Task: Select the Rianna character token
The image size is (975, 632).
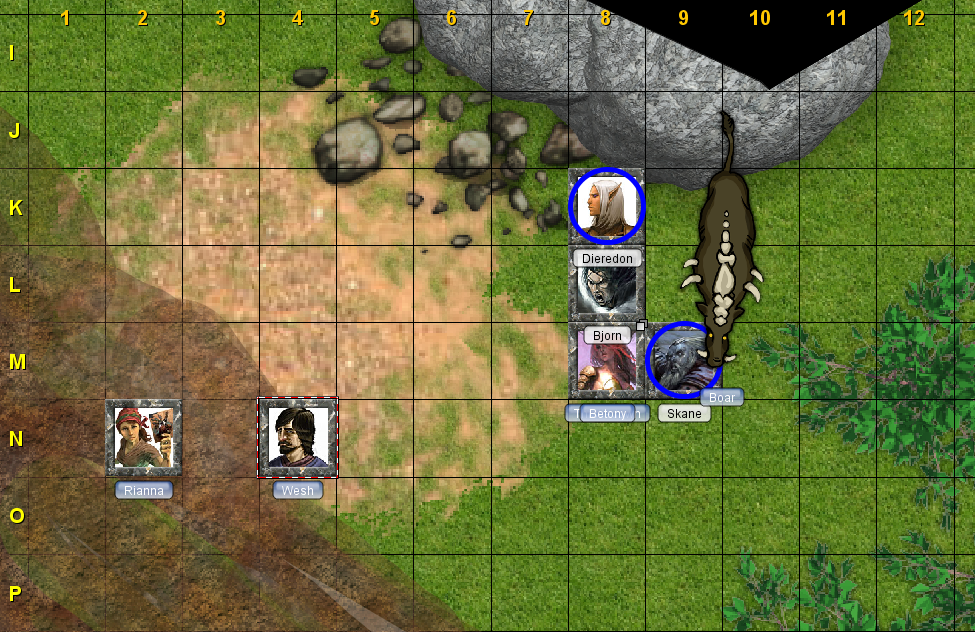Action: (x=144, y=437)
